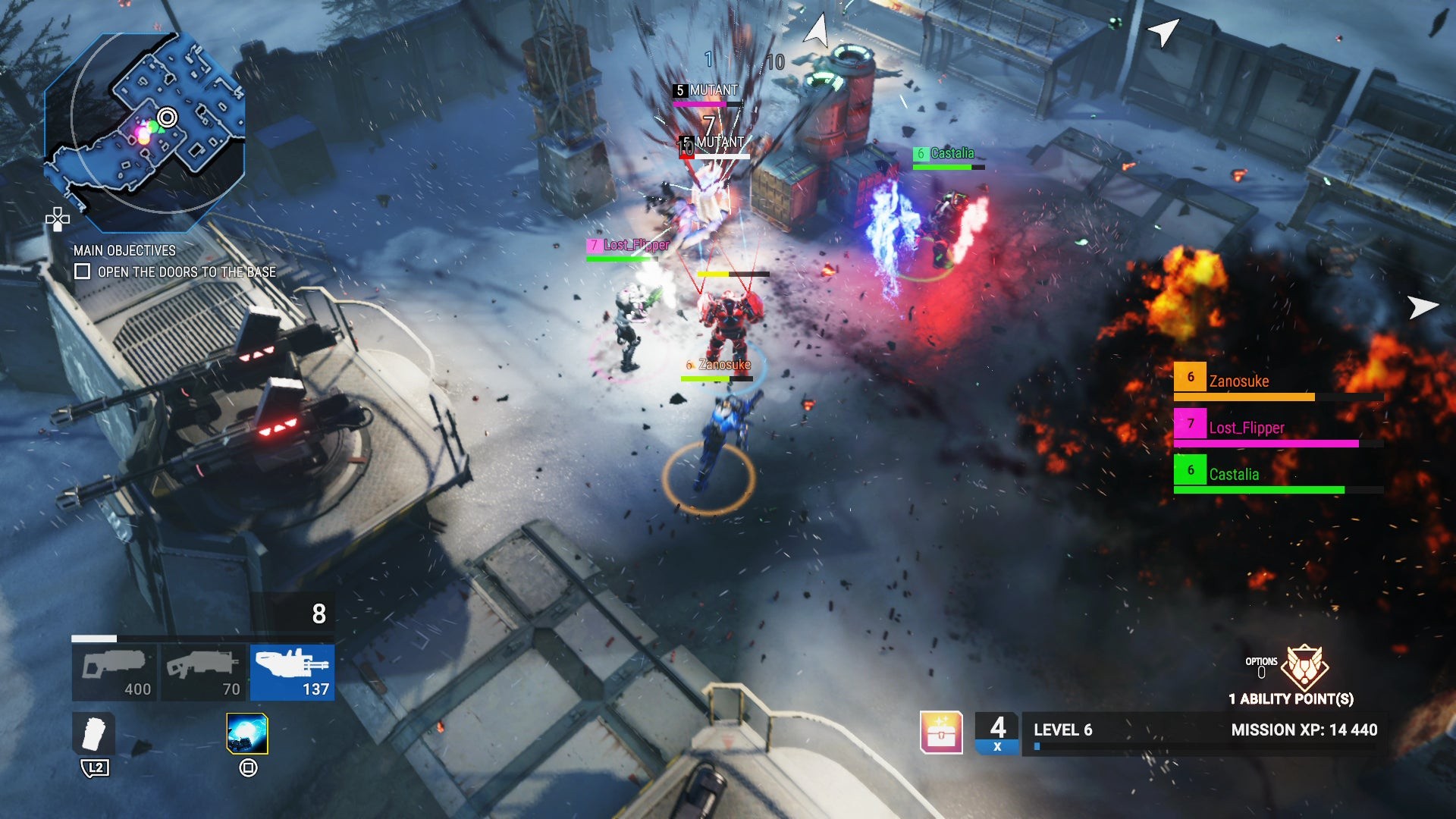Image resolution: width=1456 pixels, height=819 pixels.
Task: Open the pink loot chest icon
Action: tap(941, 732)
